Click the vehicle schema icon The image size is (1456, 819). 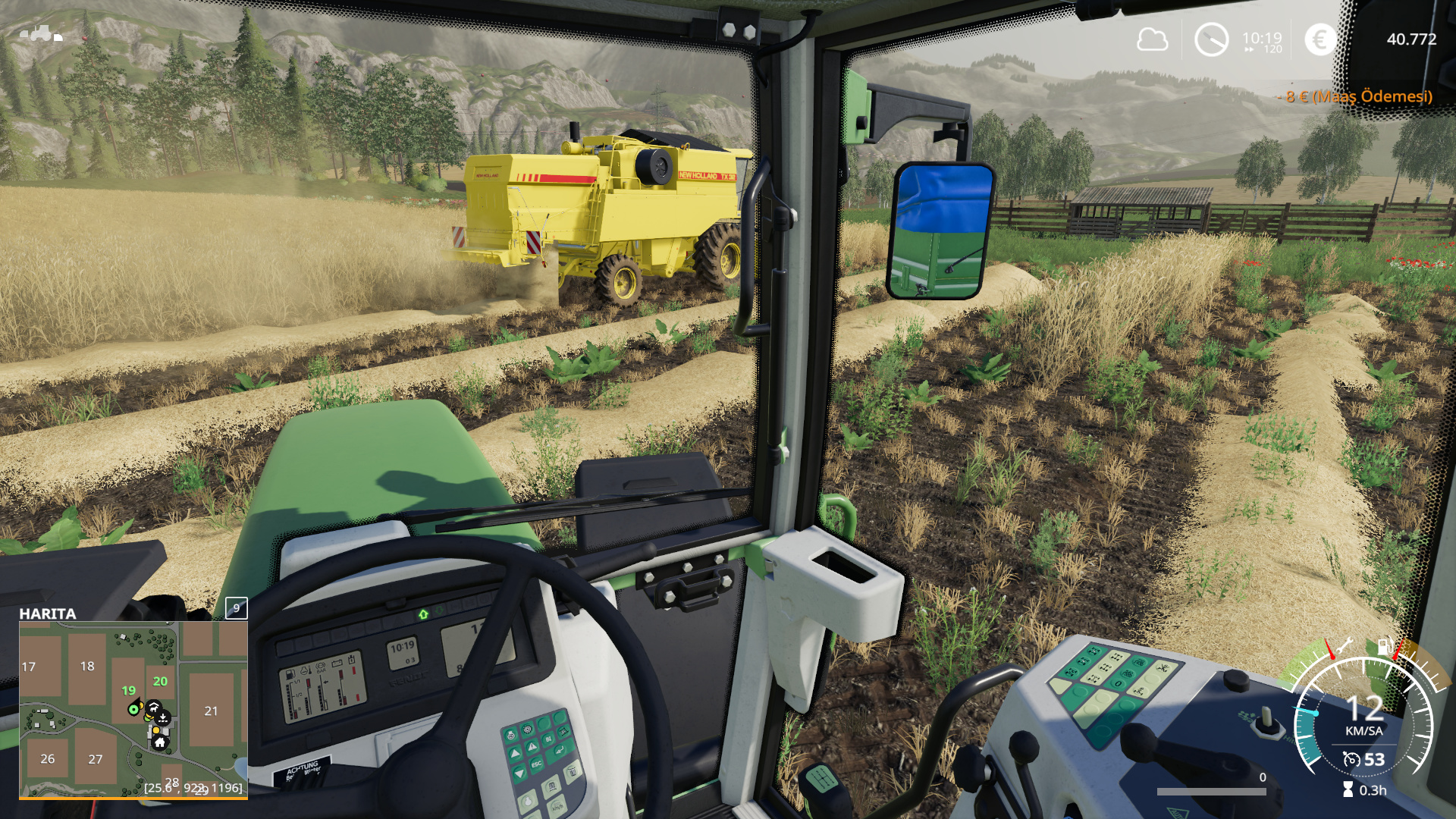click(41, 33)
